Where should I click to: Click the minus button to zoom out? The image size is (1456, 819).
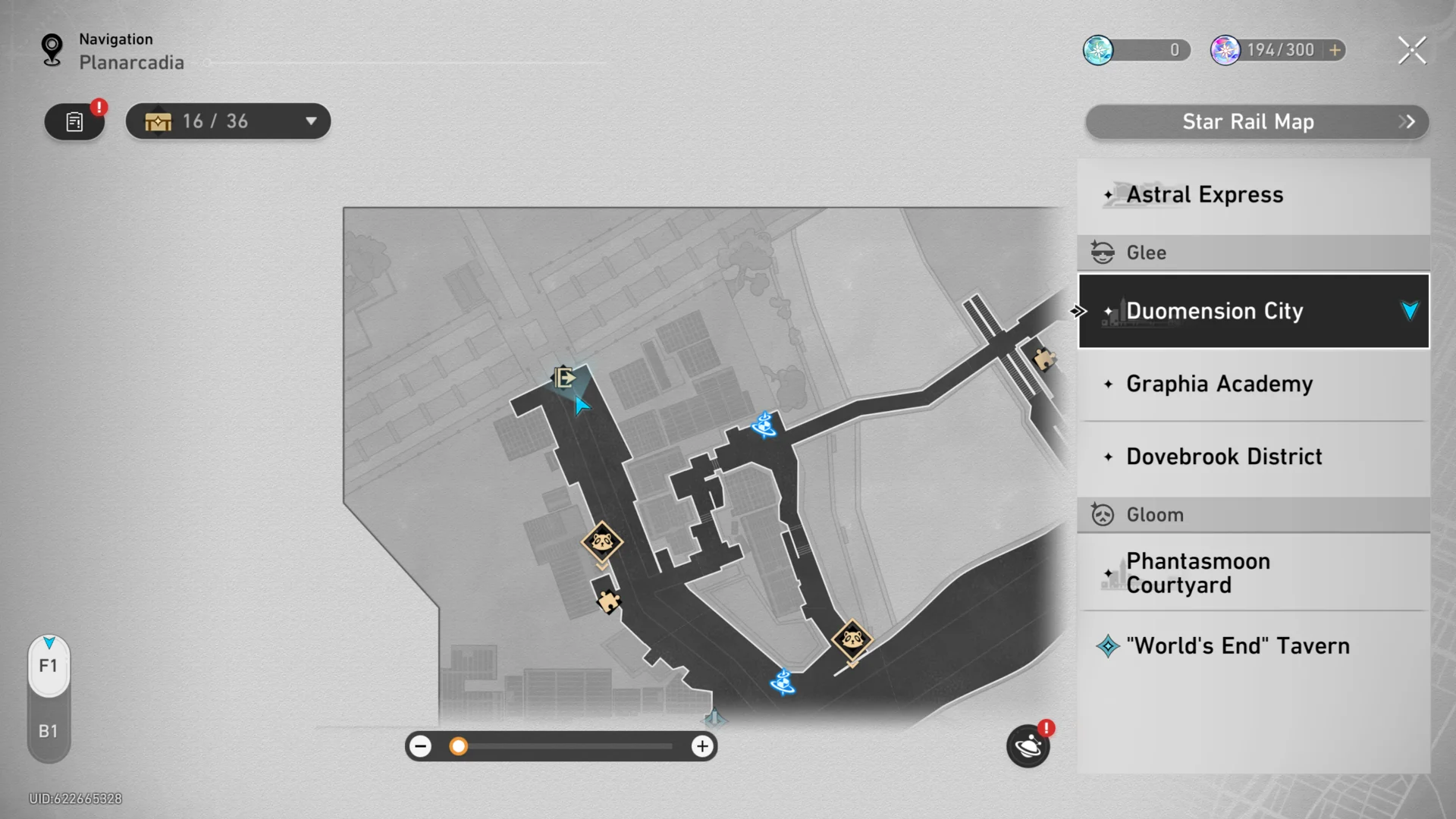[420, 746]
